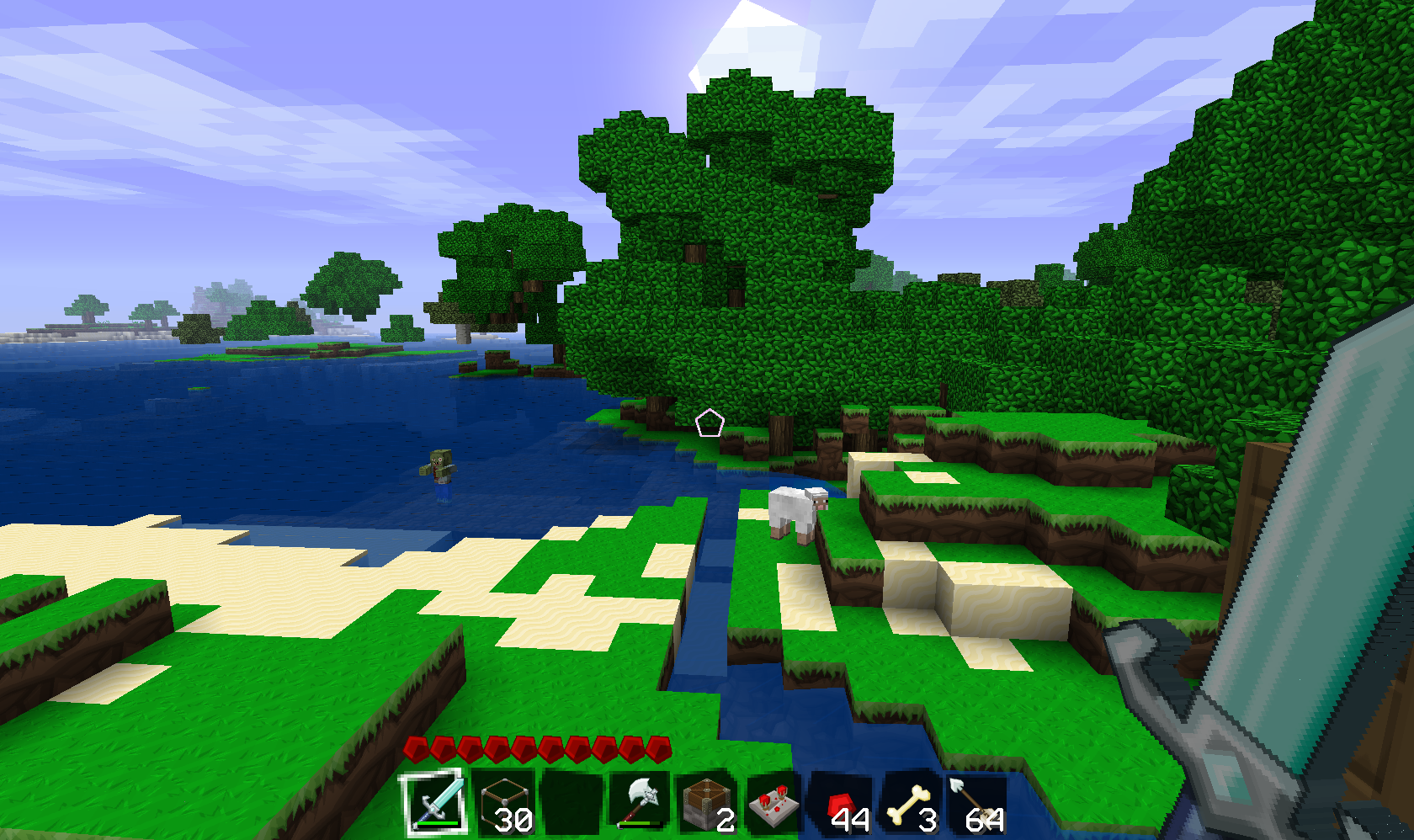Select the arrow stack of 64
This screenshot has width=1414, height=840.
pyautogui.click(x=976, y=803)
